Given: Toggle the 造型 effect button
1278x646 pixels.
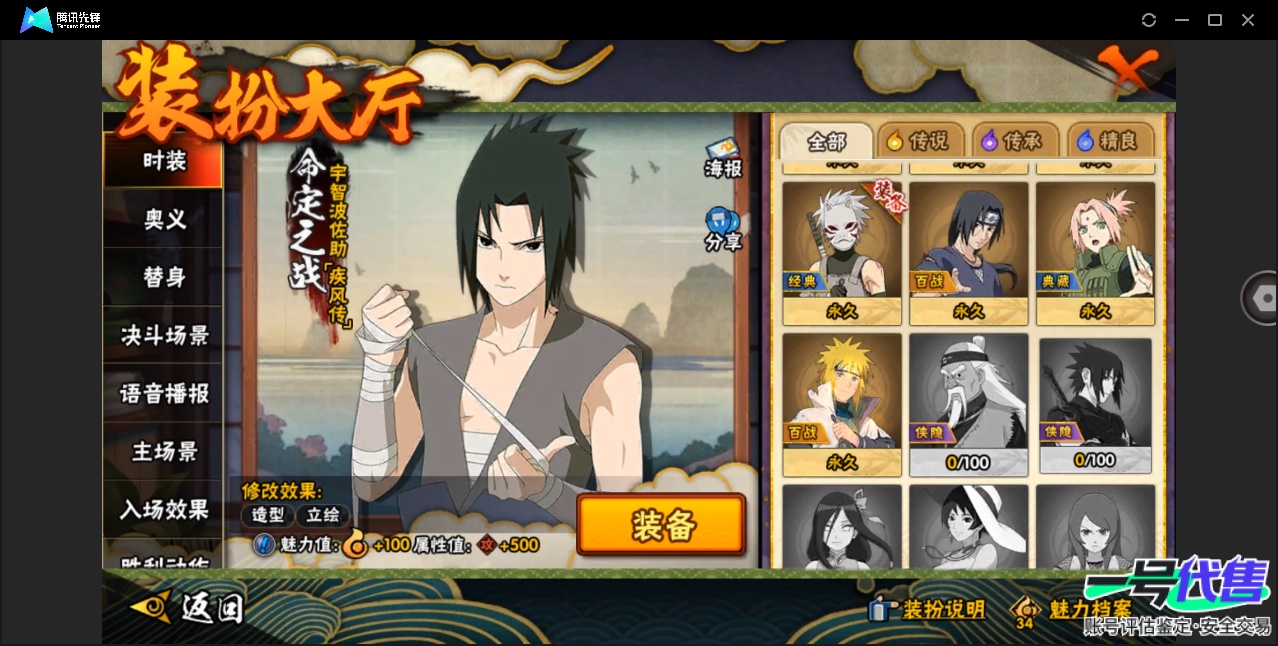Looking at the screenshot, I should click(267, 515).
